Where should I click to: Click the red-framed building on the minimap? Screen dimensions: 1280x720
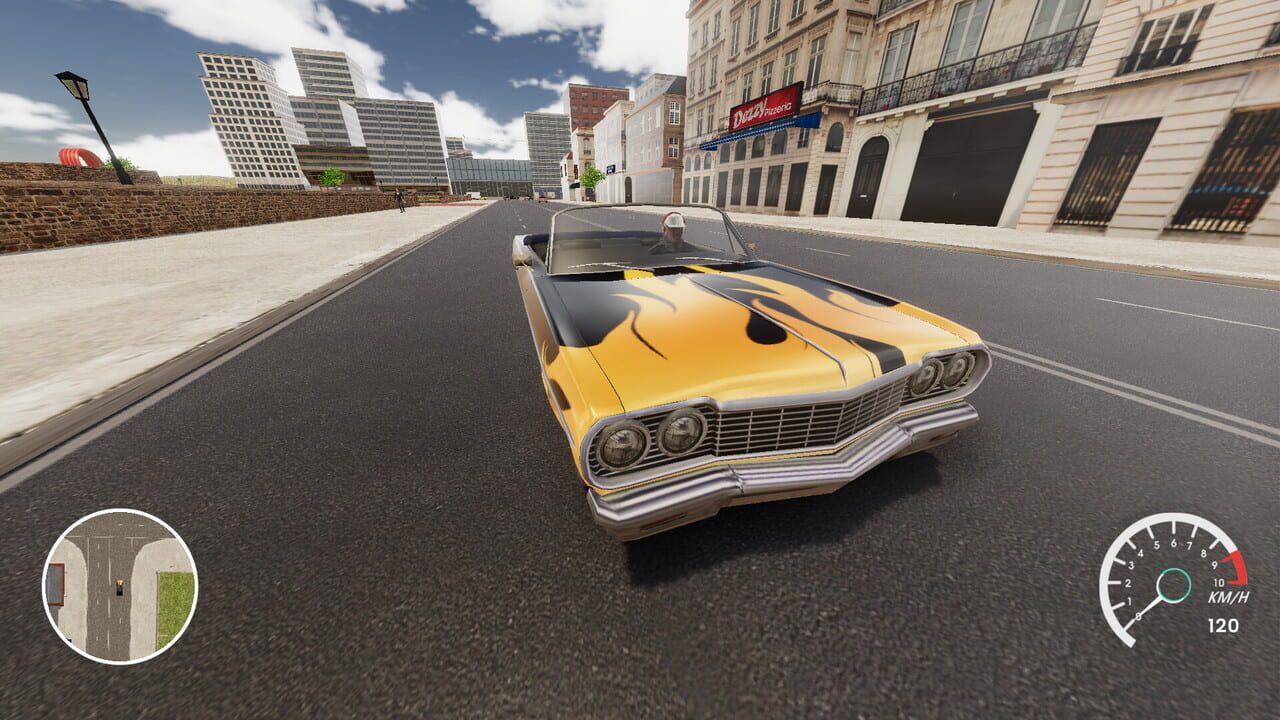(x=56, y=583)
